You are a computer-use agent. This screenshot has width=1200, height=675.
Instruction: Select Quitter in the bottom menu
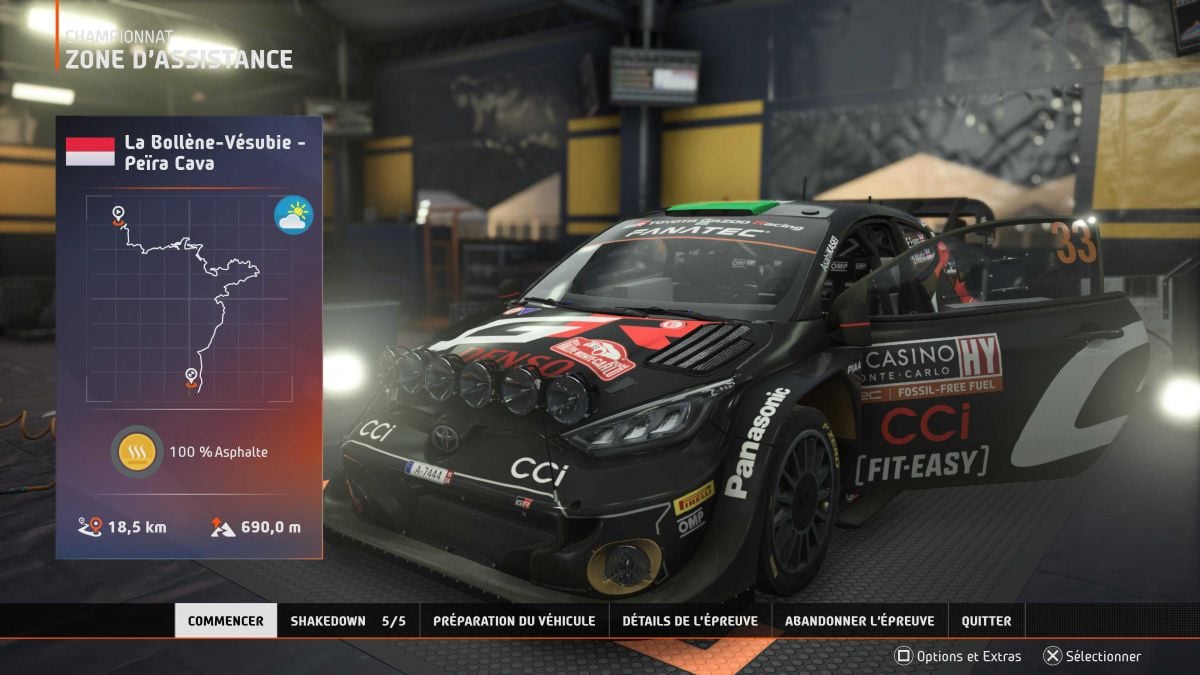click(x=986, y=621)
